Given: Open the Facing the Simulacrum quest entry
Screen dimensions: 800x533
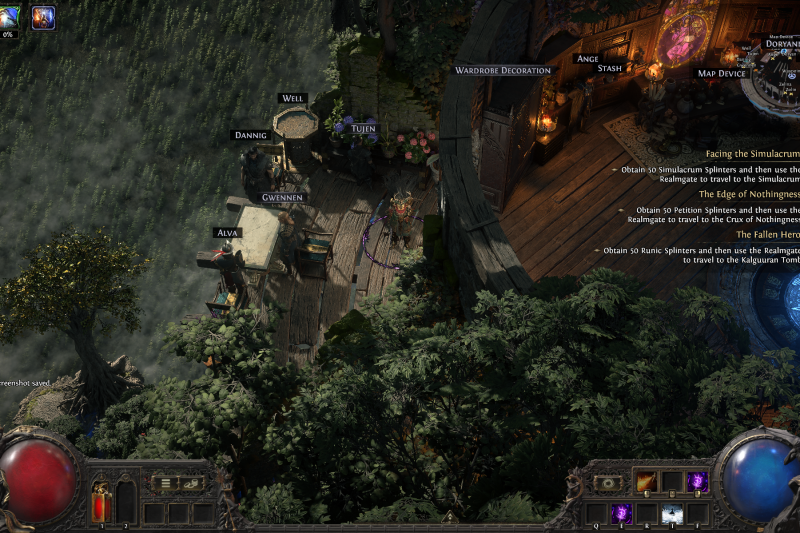Looking at the screenshot, I should click(752, 154).
